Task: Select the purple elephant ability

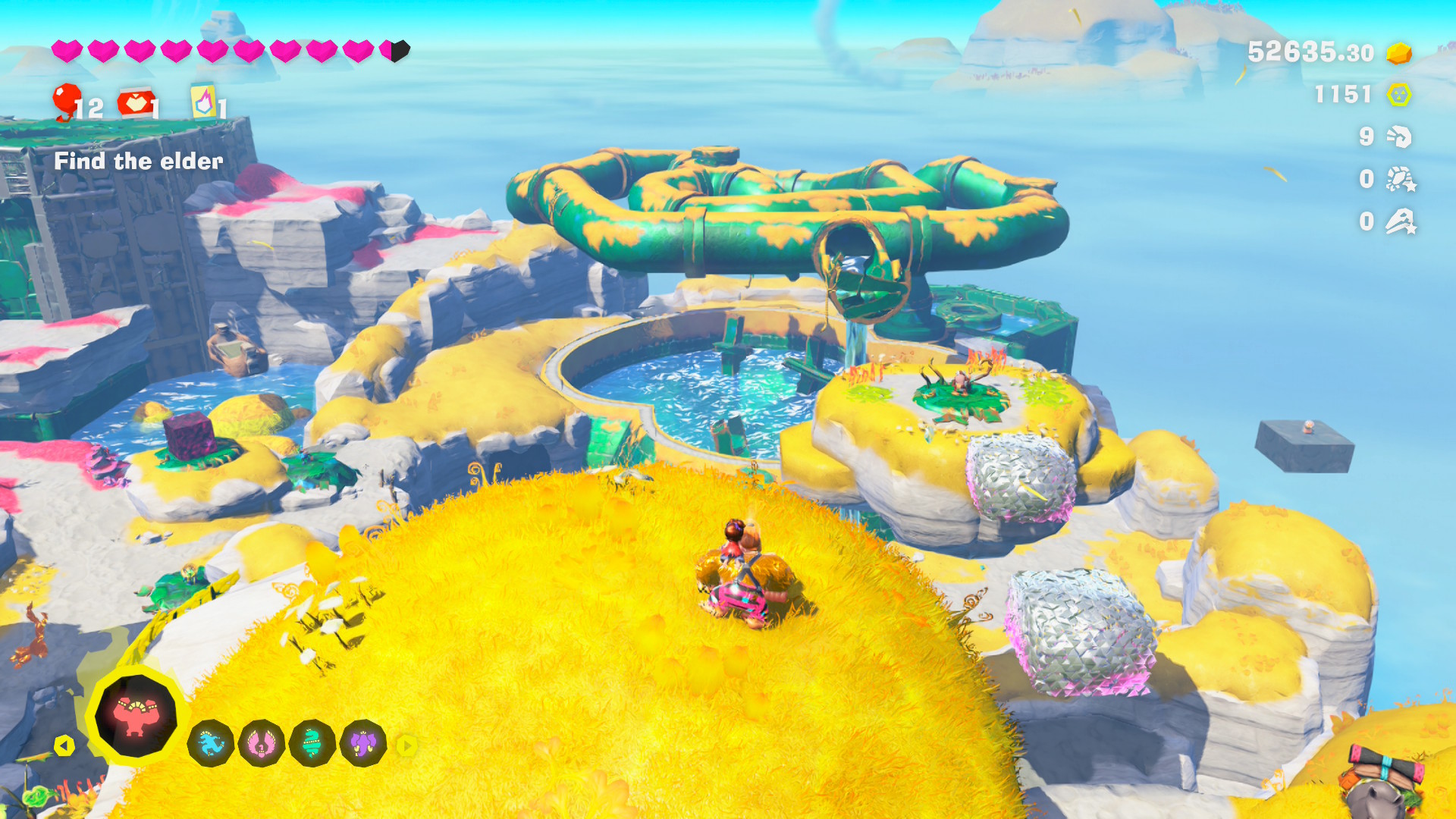Action: [x=362, y=744]
